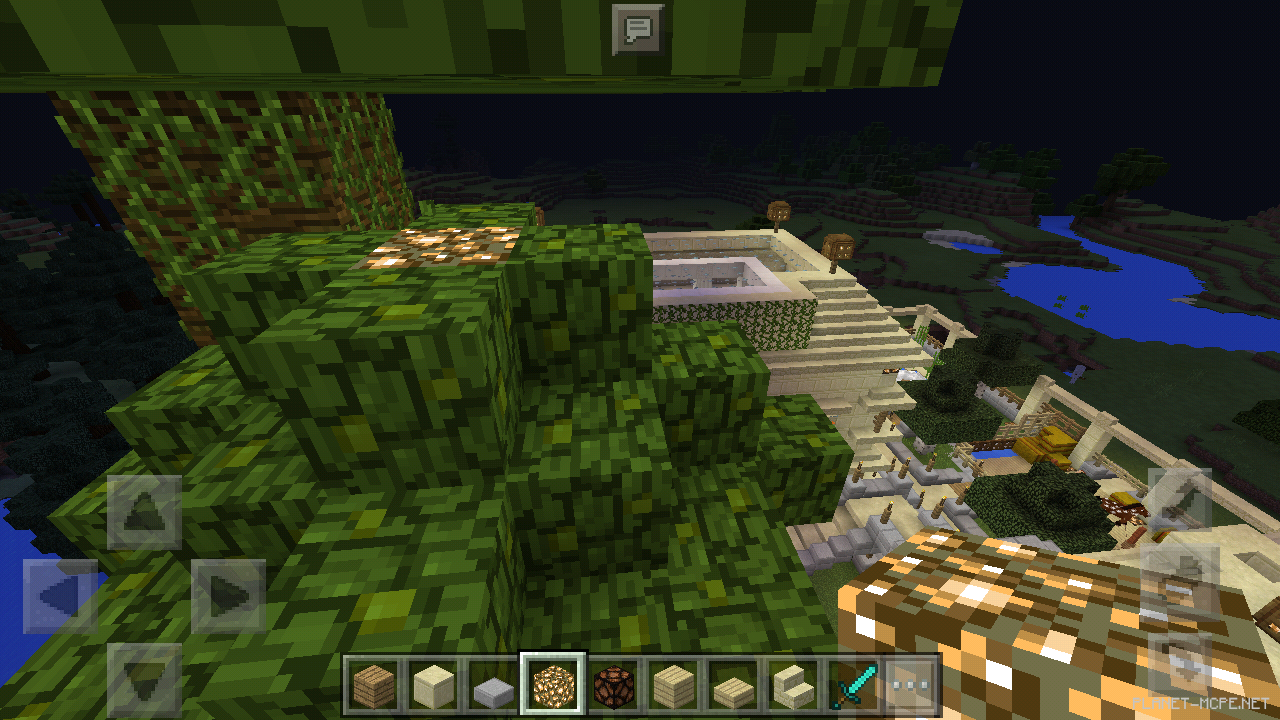This screenshot has height=720, width=1280.
Task: Choose the smooth cream sandstone block slot
Action: pyautogui.click(x=434, y=685)
